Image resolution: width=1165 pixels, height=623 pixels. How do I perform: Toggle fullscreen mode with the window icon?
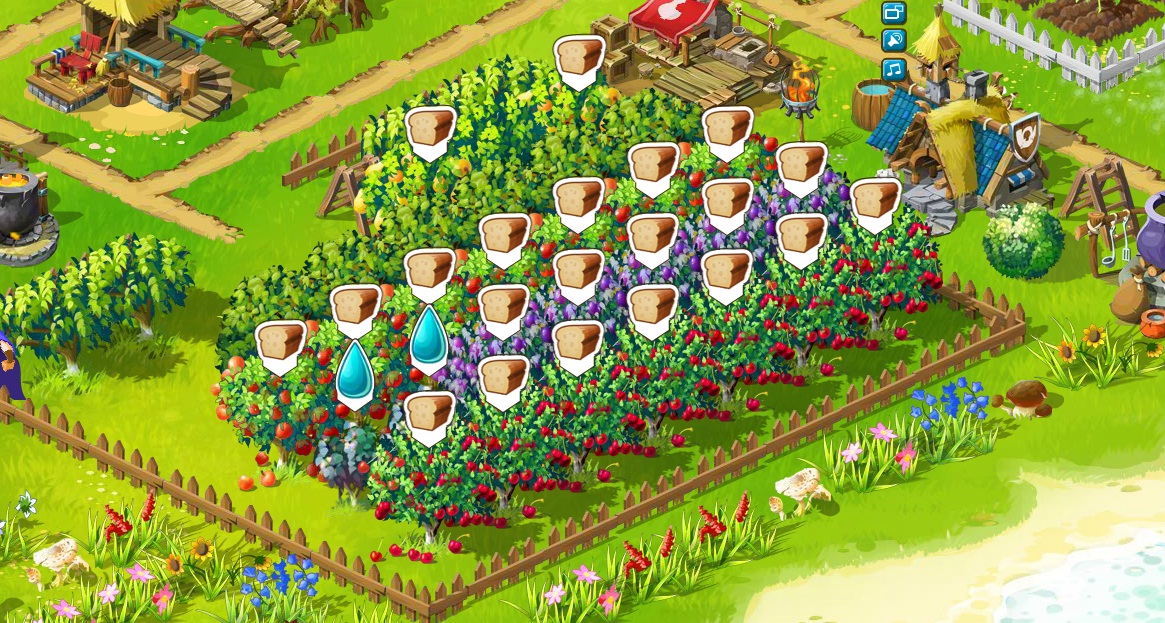point(893,13)
